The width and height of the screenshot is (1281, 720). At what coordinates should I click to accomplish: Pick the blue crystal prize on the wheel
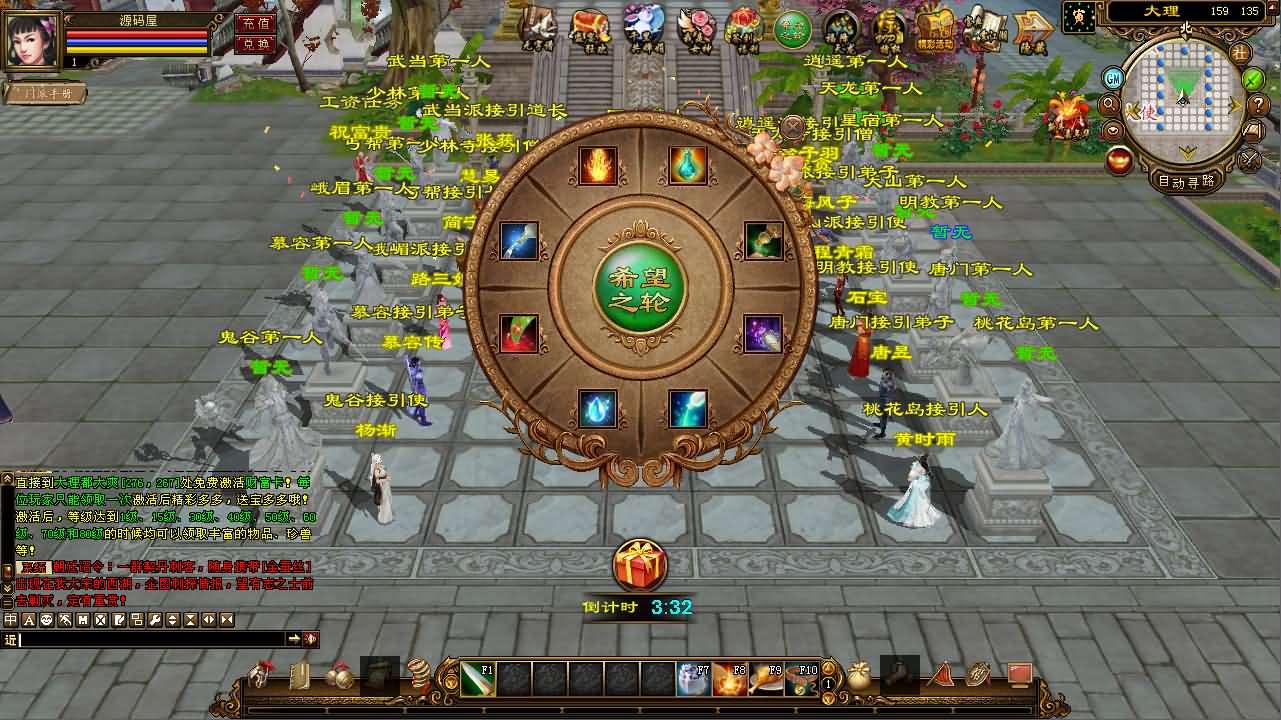598,408
